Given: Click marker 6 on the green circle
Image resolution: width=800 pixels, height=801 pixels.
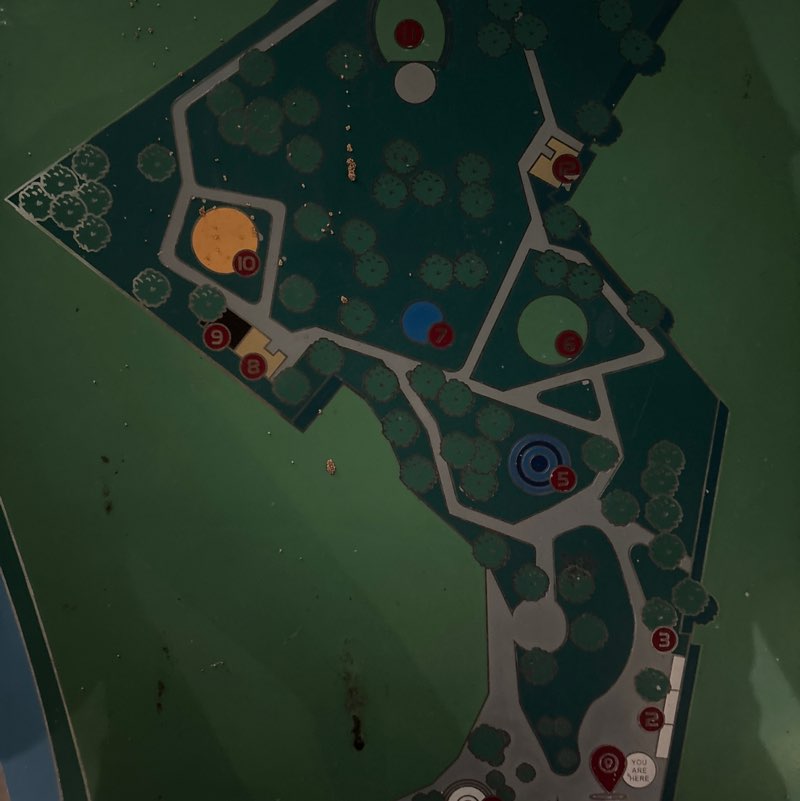Looking at the screenshot, I should click(x=569, y=344).
